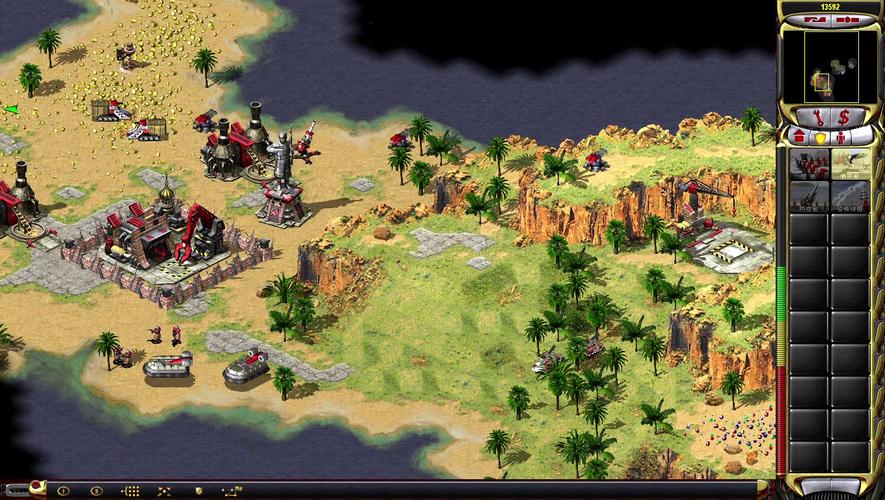Activate the repair wrench button

(x=817, y=116)
